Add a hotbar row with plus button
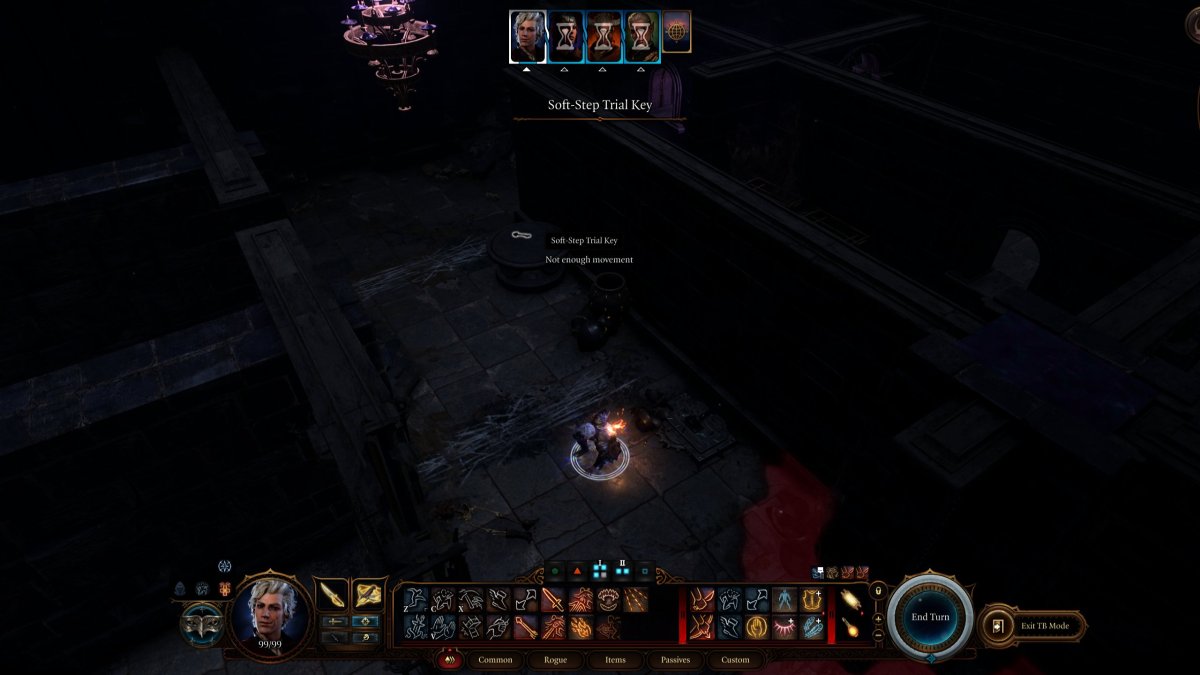The width and height of the screenshot is (1200, 675). click(878, 619)
